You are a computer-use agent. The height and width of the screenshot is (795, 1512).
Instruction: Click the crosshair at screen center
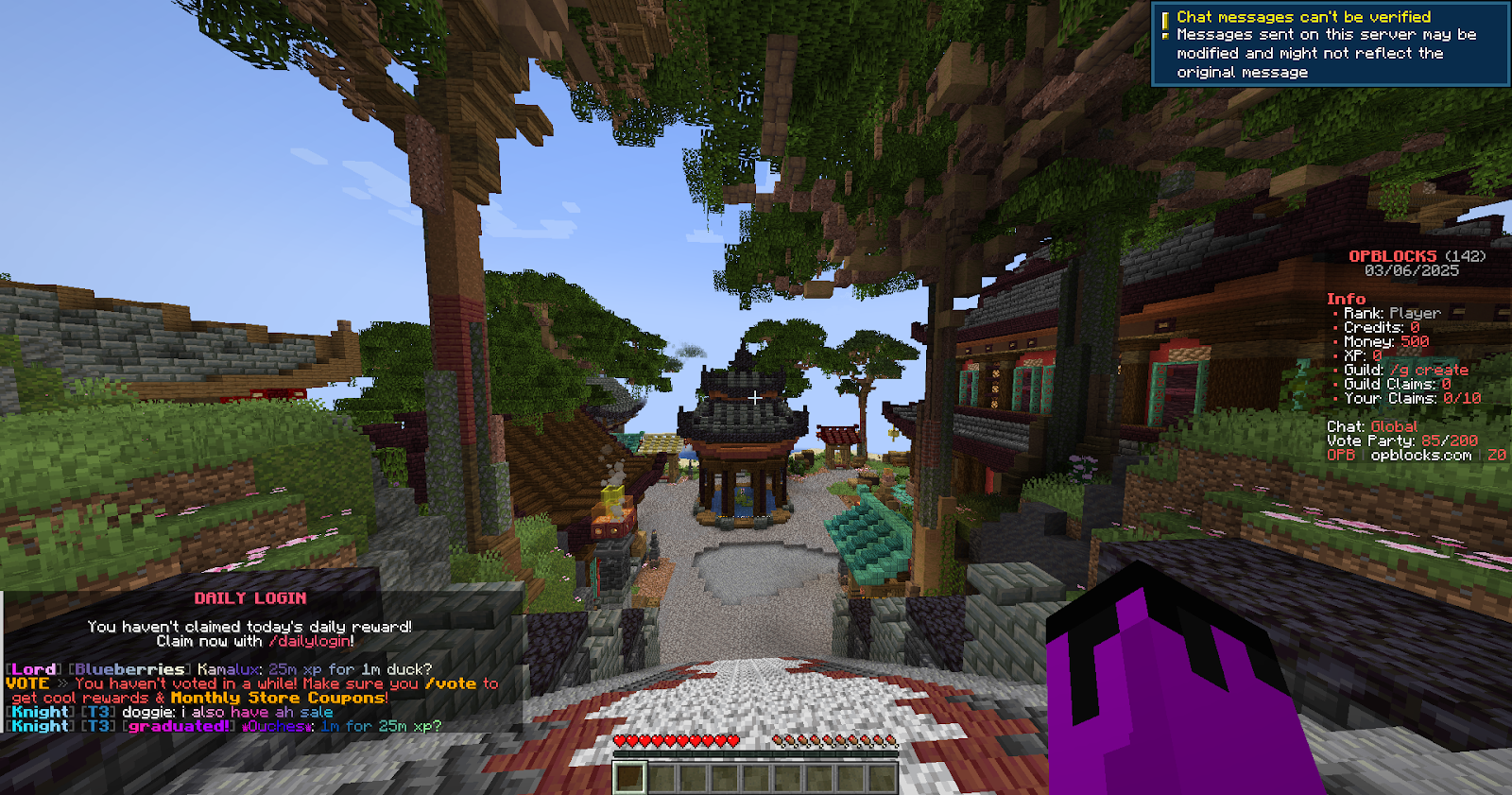(x=756, y=397)
